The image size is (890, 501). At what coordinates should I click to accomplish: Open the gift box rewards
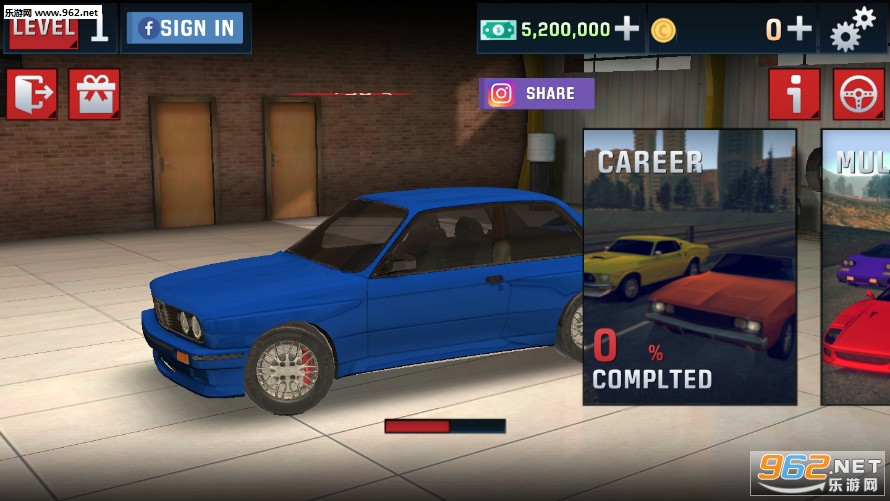(x=94, y=94)
